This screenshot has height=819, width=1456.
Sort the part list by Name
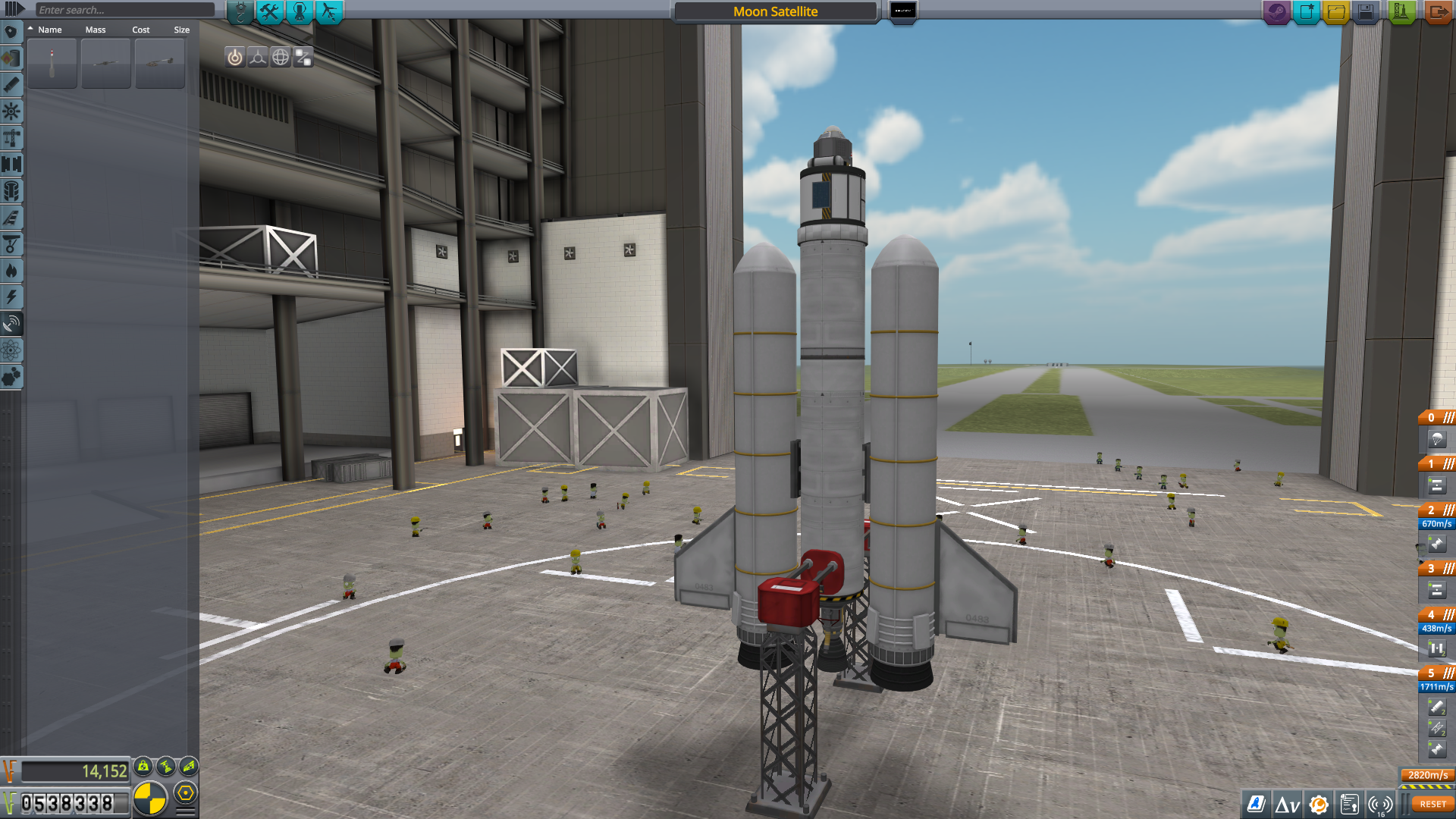tap(50, 30)
